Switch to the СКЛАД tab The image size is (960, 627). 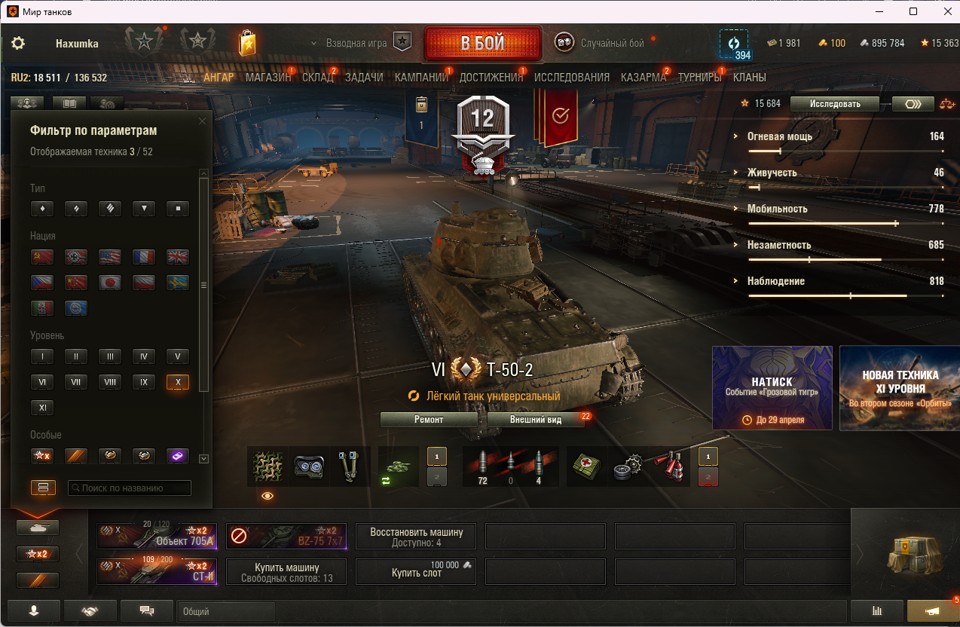coord(317,77)
